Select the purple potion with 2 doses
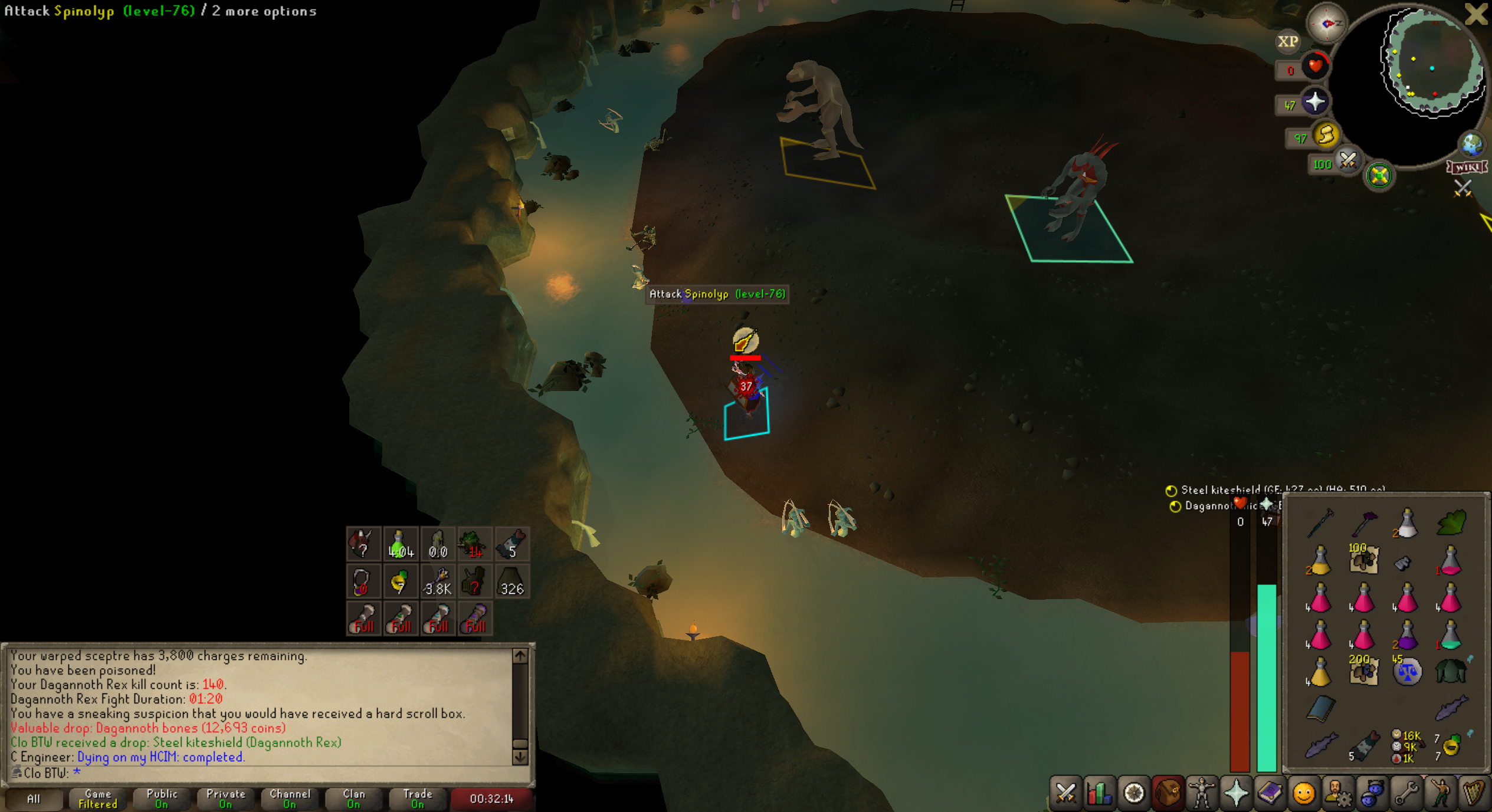The height and width of the screenshot is (812, 1492). click(1407, 636)
